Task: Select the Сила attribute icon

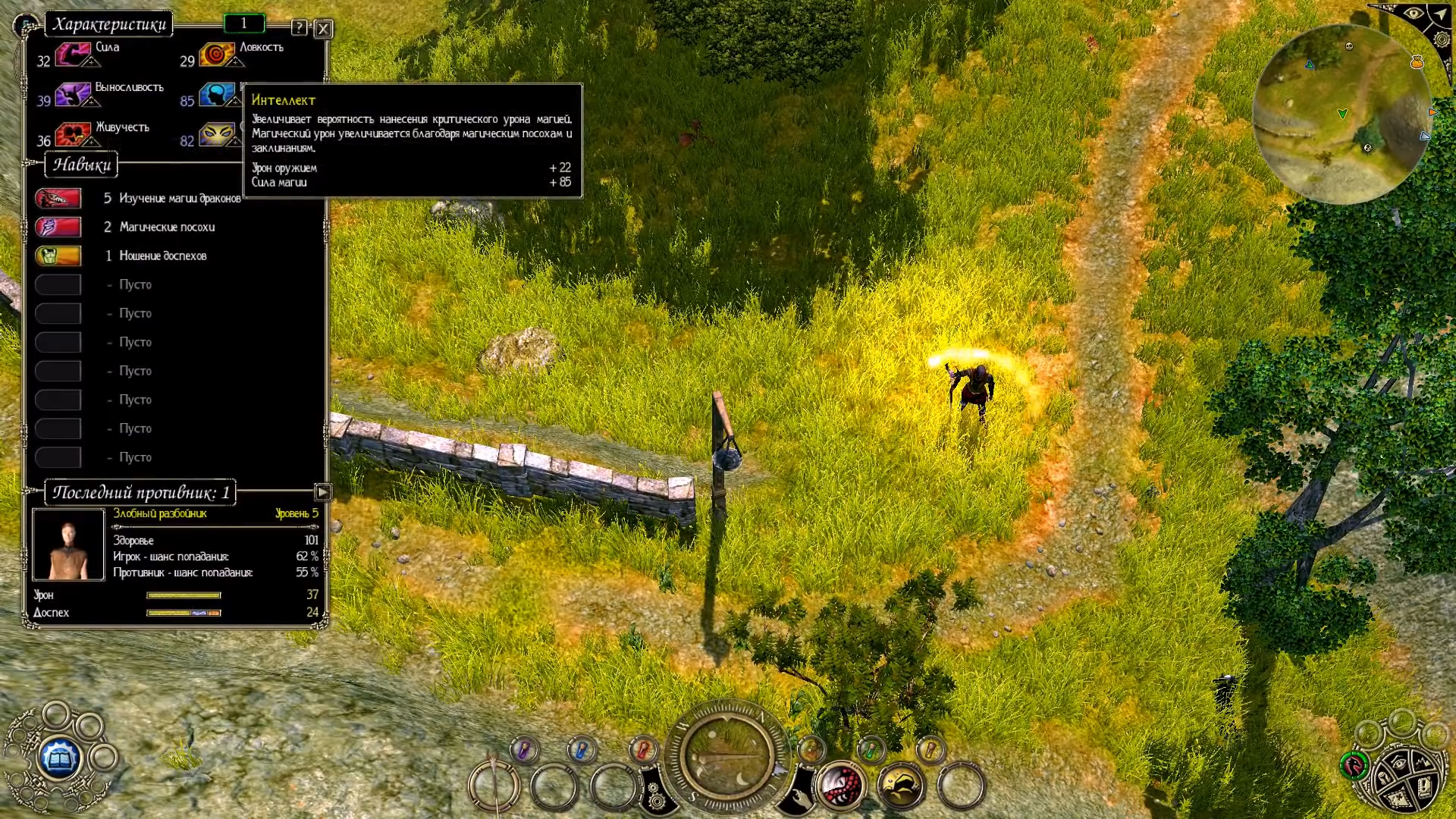Action: [73, 55]
